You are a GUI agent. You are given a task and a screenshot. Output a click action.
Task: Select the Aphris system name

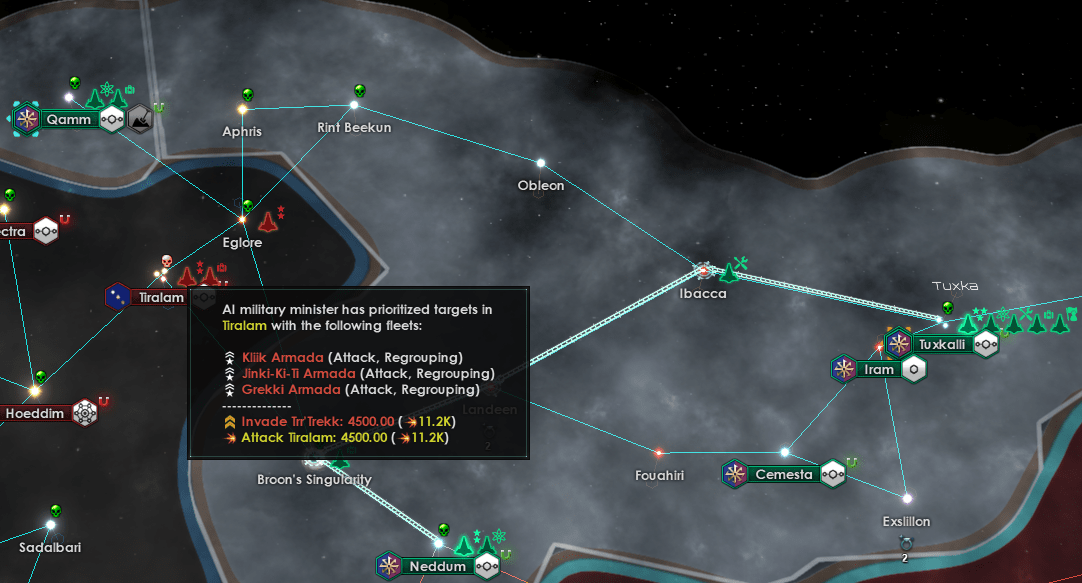click(242, 131)
